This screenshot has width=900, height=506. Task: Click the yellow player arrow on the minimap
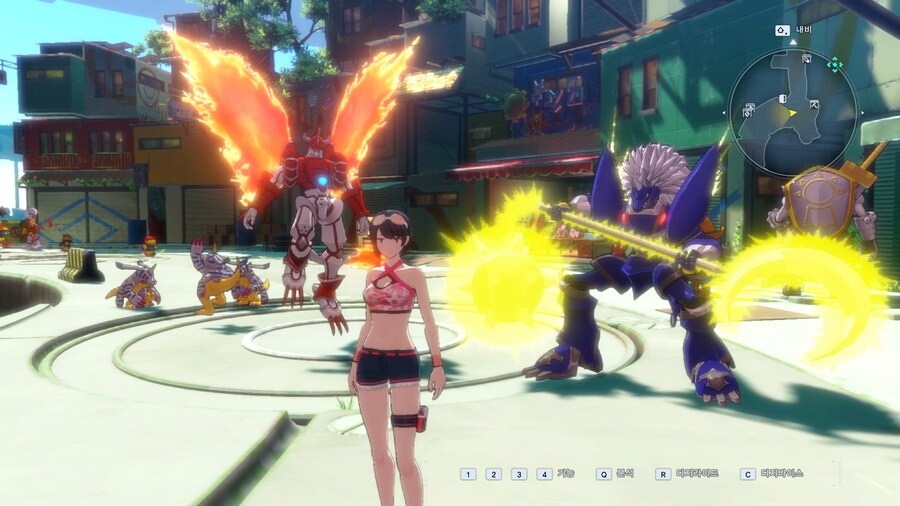792,113
